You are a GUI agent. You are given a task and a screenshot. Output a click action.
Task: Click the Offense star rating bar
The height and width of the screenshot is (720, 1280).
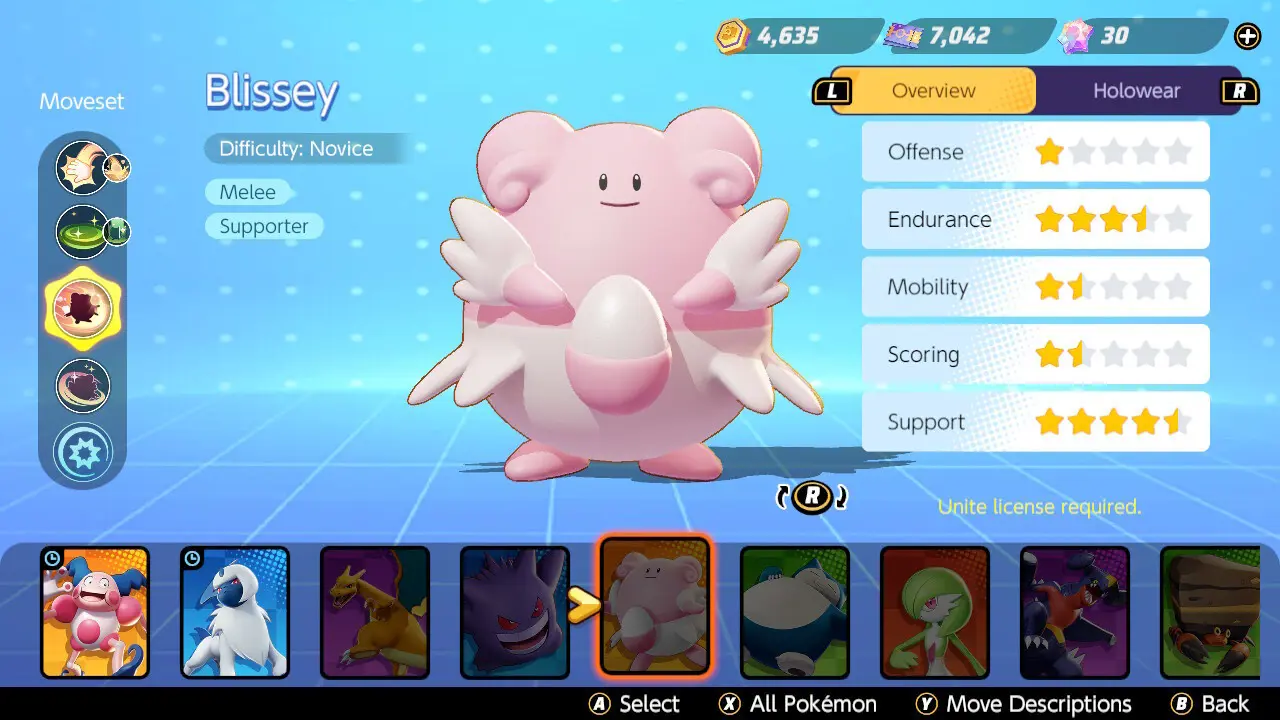pos(1035,152)
